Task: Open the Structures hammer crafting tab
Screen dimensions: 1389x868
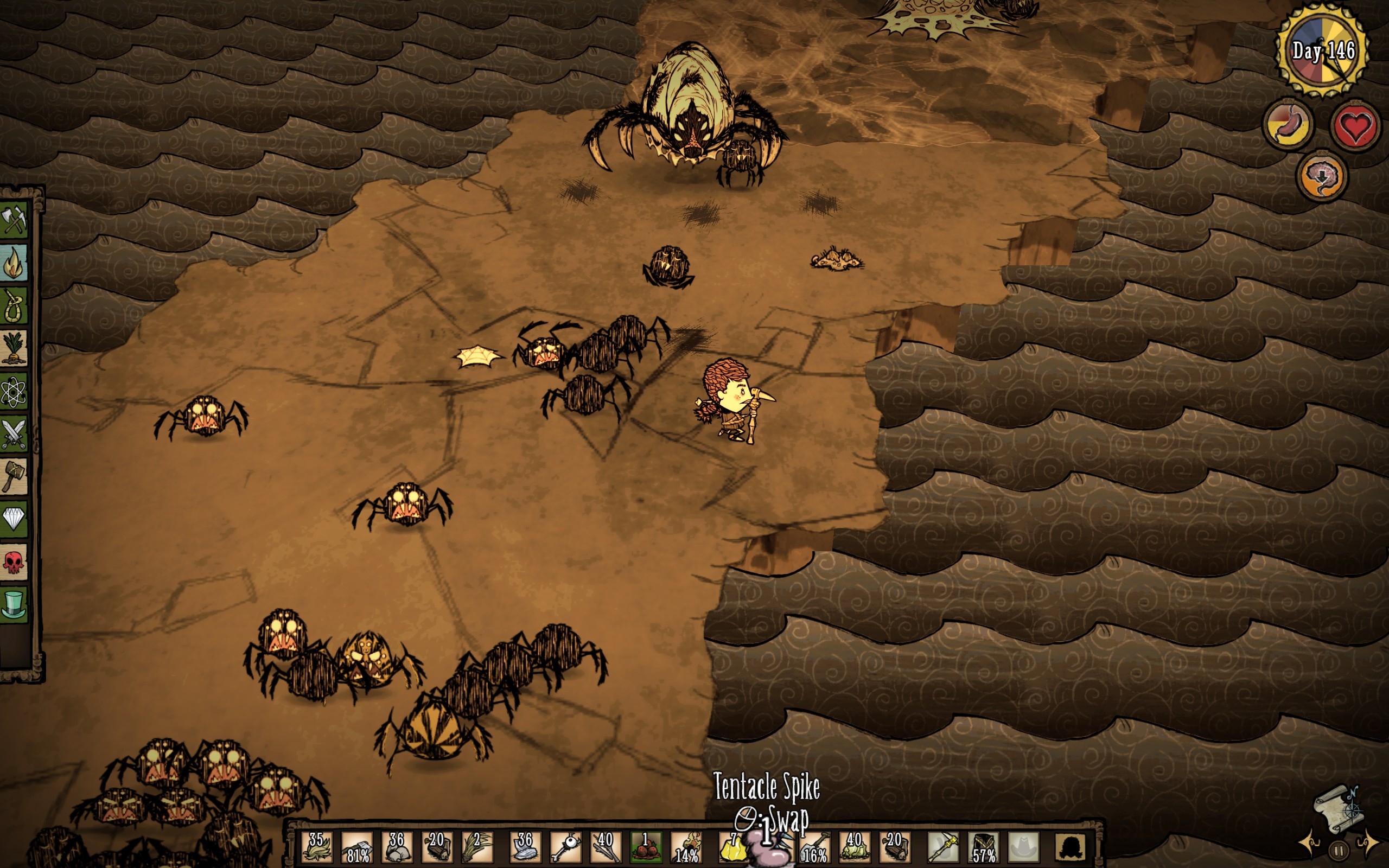Action: [14, 476]
